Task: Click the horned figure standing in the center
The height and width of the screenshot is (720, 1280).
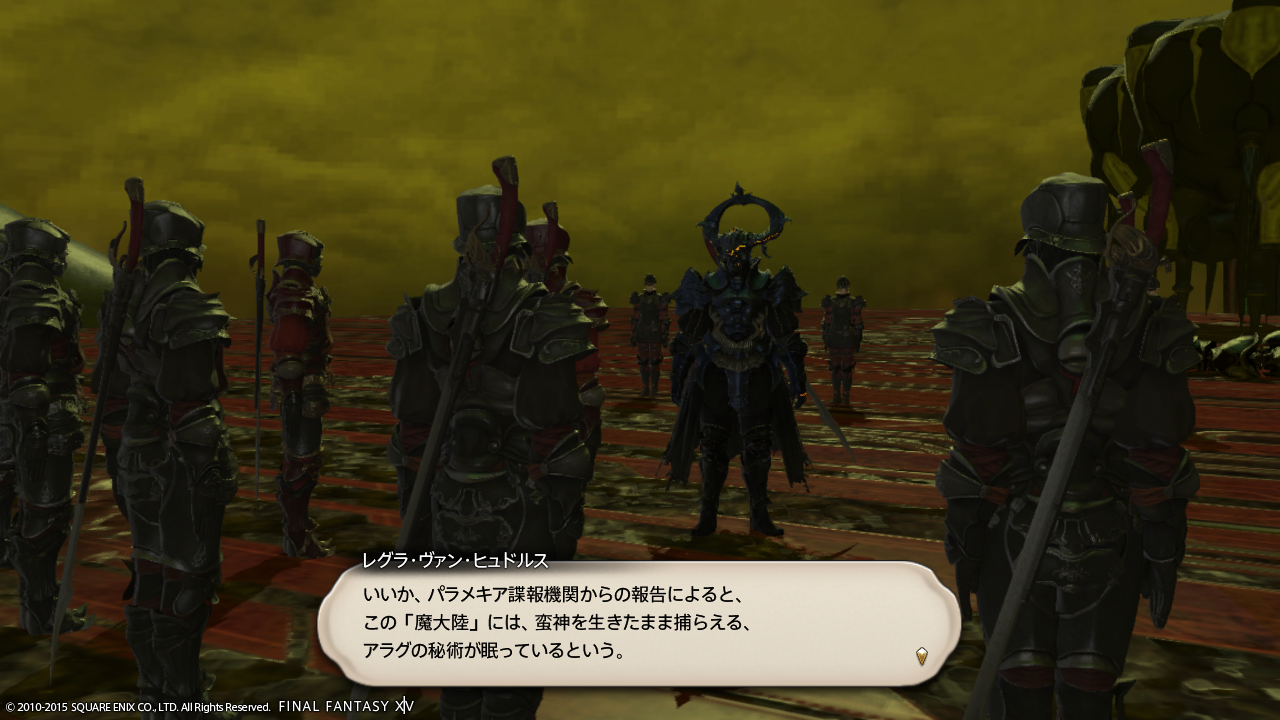Action: click(x=736, y=360)
